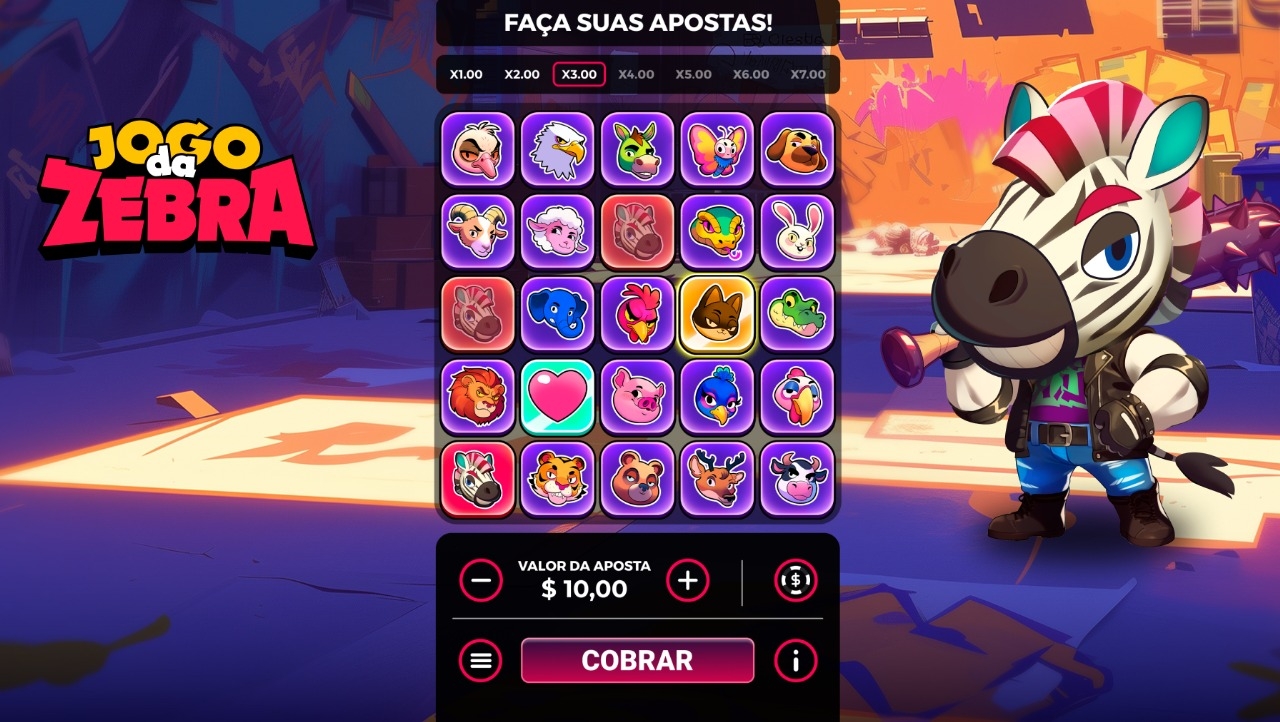Image resolution: width=1280 pixels, height=722 pixels.
Task: Choose the tiger tile
Action: tap(557, 479)
